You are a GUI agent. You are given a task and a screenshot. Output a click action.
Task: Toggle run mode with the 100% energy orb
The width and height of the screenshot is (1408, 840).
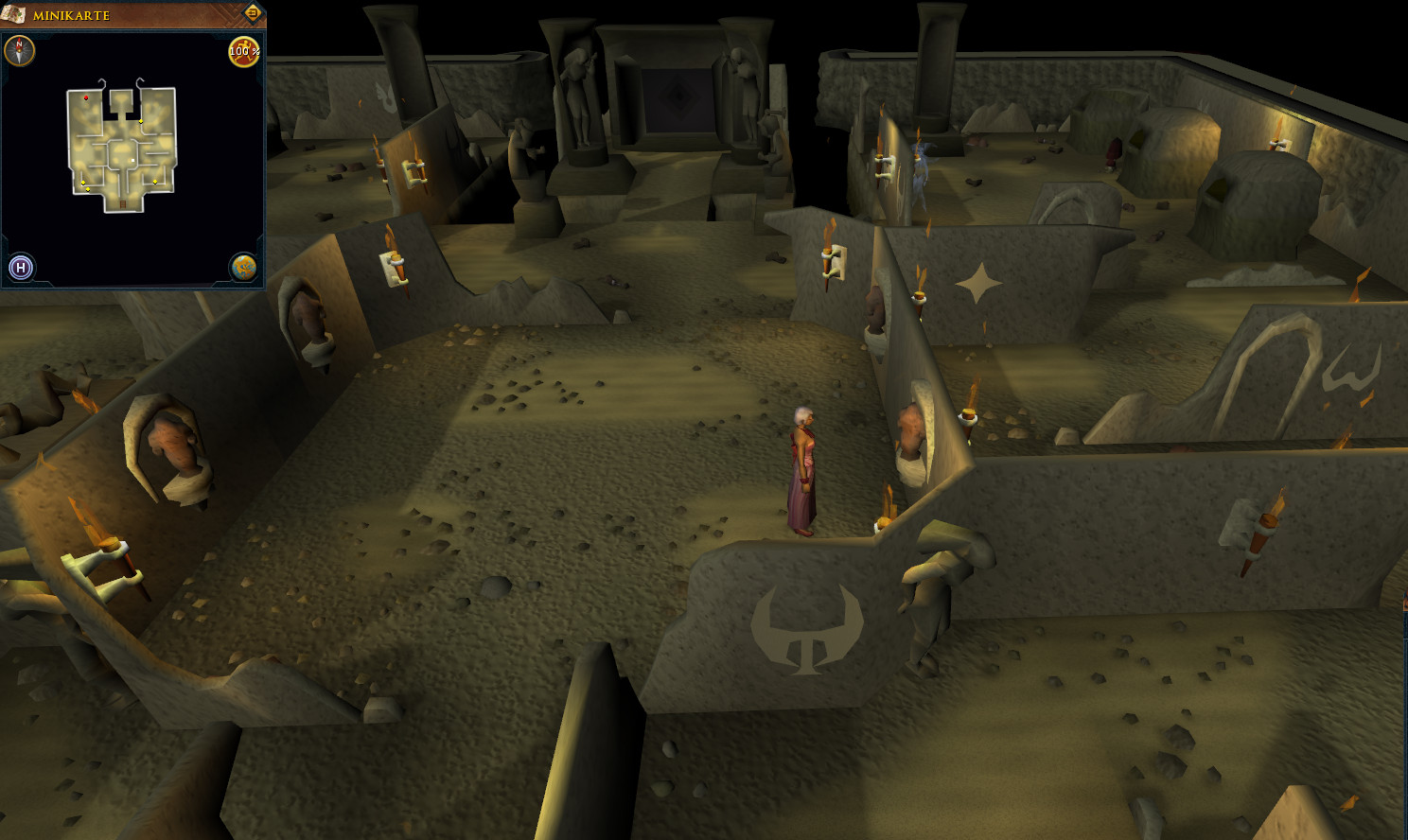(244, 51)
